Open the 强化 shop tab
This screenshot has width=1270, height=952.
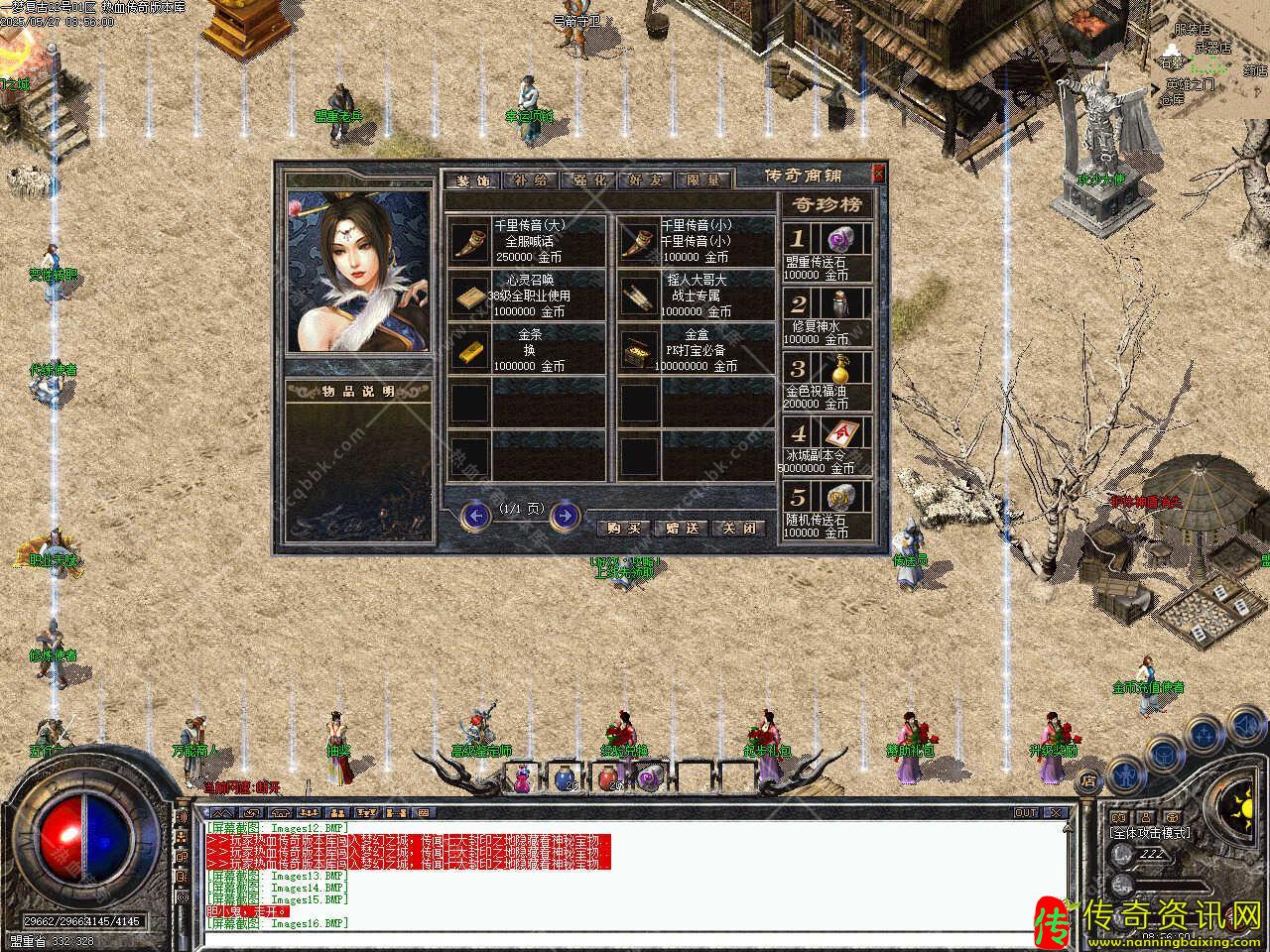[587, 181]
